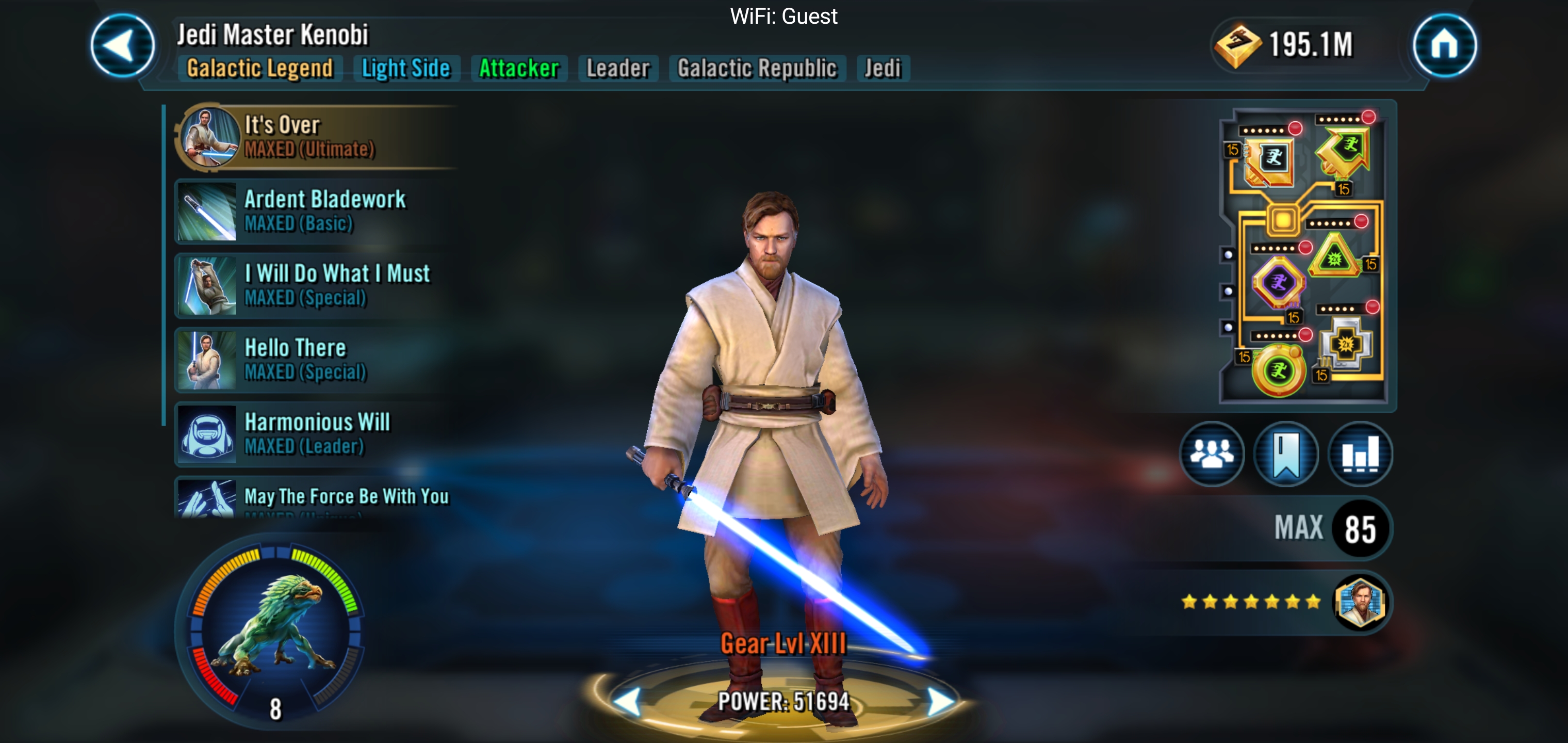Select the Ardent Bladework basic ability
This screenshot has height=743, width=1568.
pyautogui.click(x=317, y=212)
